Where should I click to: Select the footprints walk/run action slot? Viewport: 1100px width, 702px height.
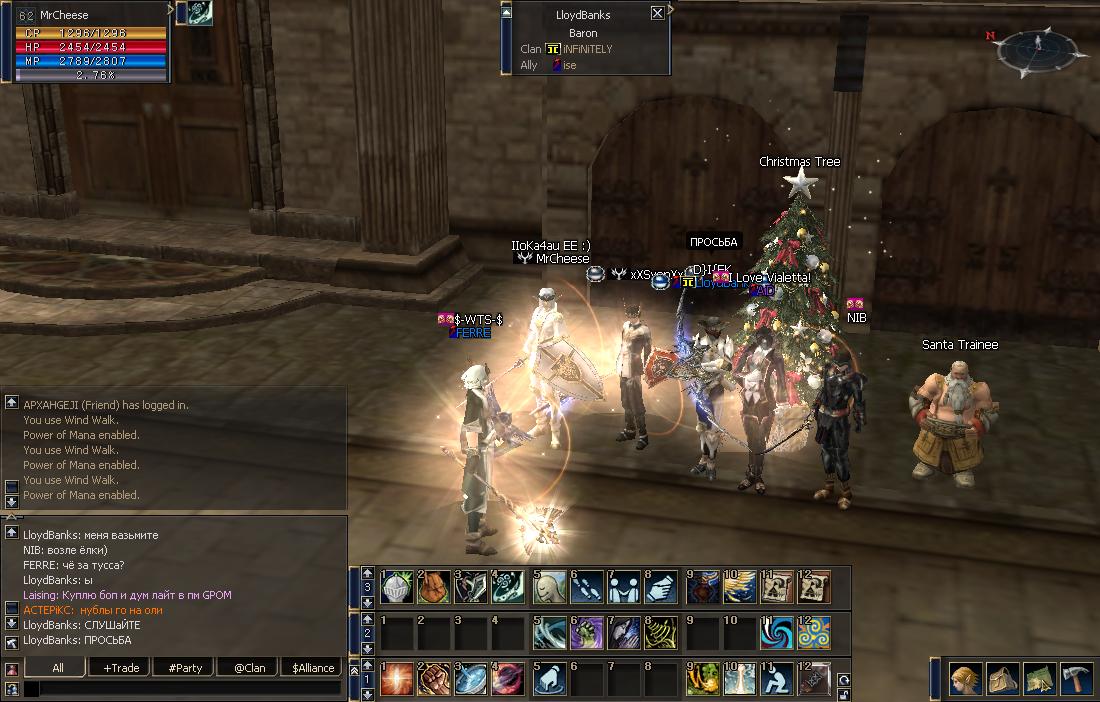(588, 587)
